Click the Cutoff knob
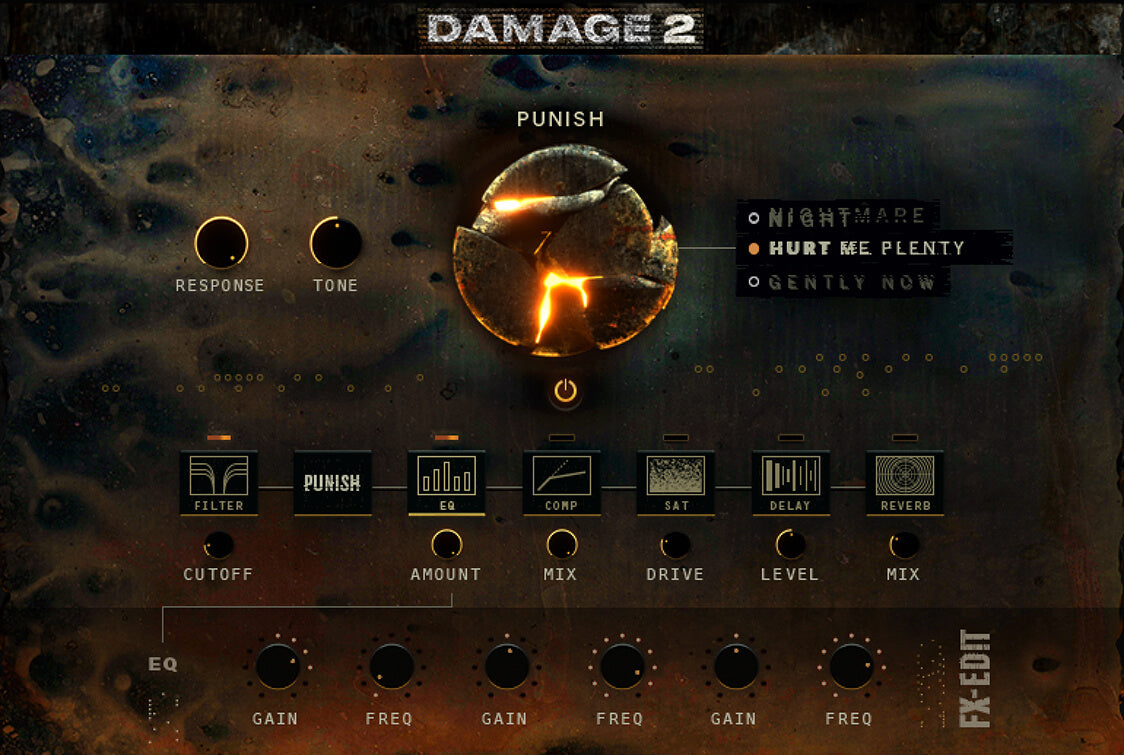1124x755 pixels. pos(218,545)
